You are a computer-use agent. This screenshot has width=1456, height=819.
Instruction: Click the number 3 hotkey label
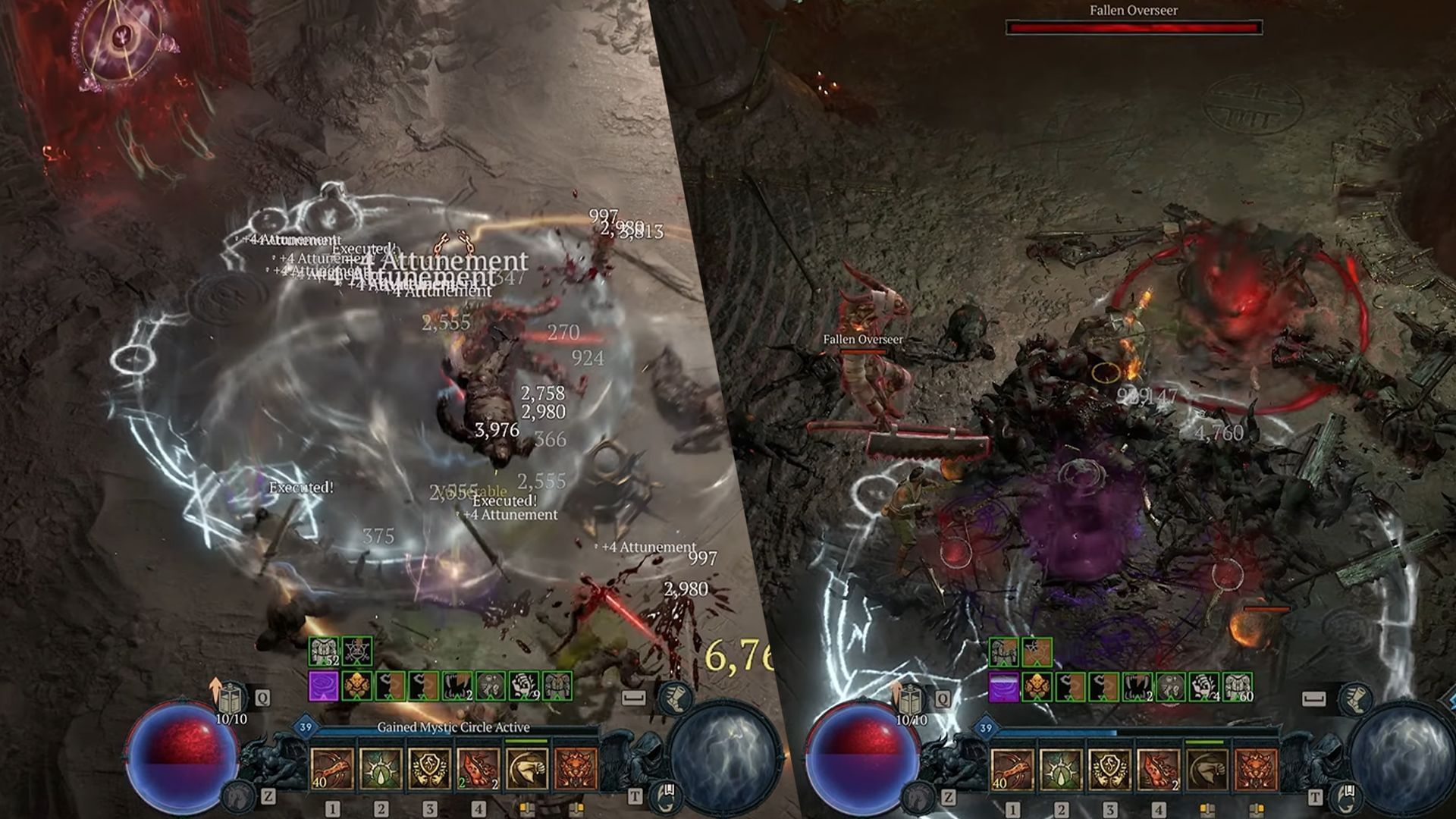429,810
